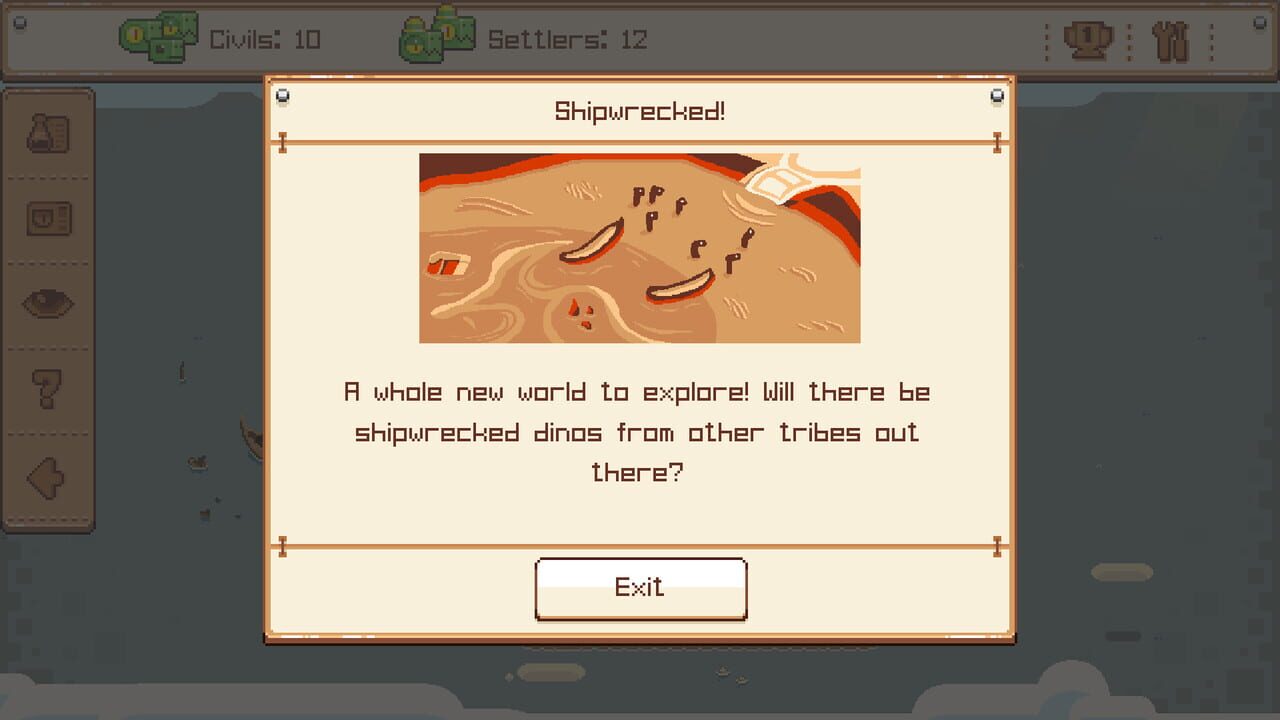Click the screw in the dialog's top-left corner
The width and height of the screenshot is (1280, 720).
coord(283,93)
